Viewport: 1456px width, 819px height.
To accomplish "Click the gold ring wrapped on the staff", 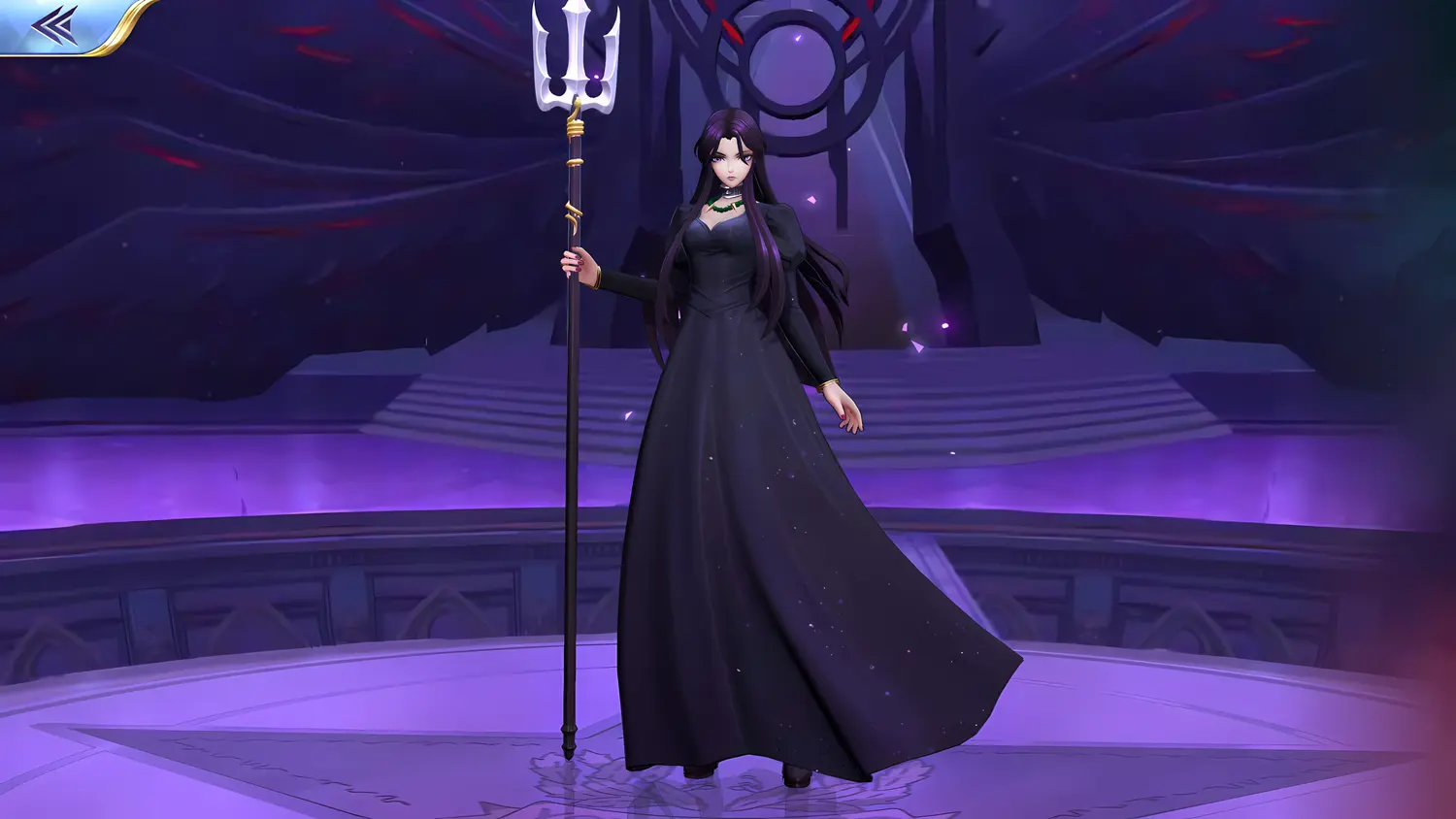I will (575, 126).
